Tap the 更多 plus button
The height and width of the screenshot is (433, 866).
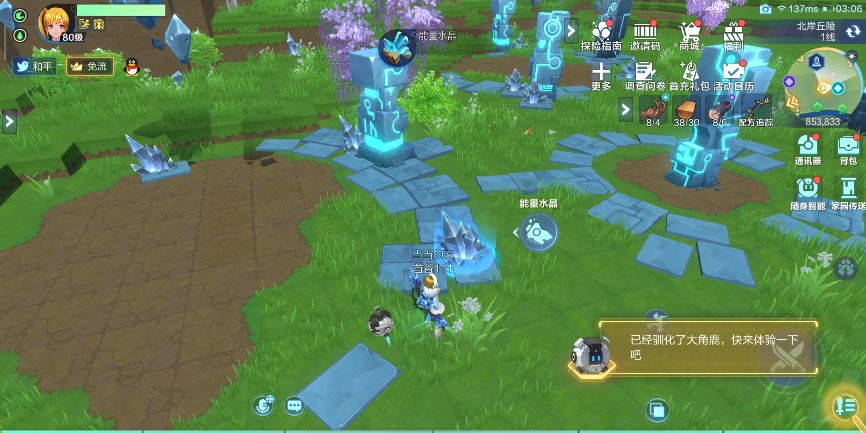point(601,74)
